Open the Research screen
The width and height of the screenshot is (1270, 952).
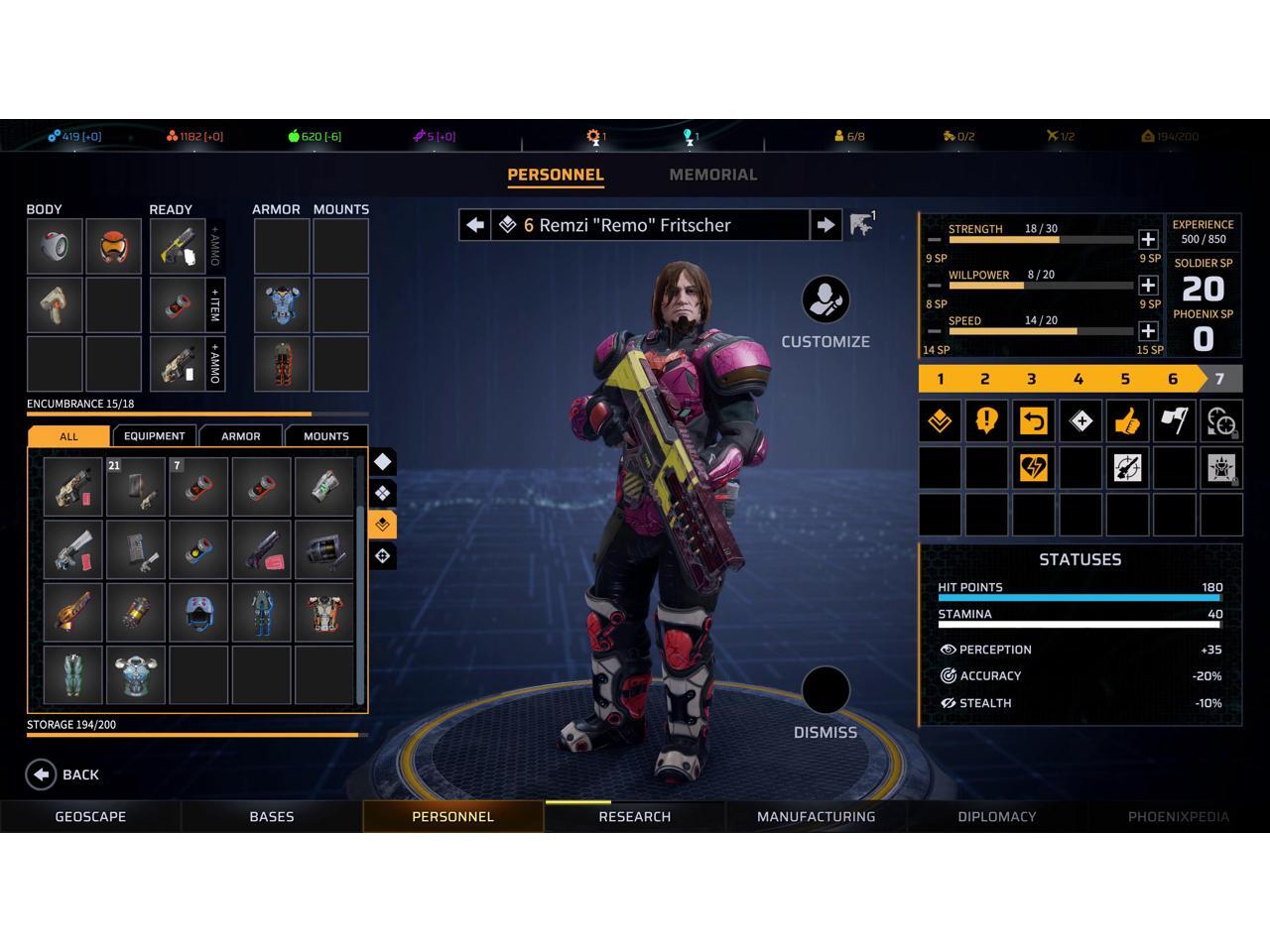[x=634, y=816]
